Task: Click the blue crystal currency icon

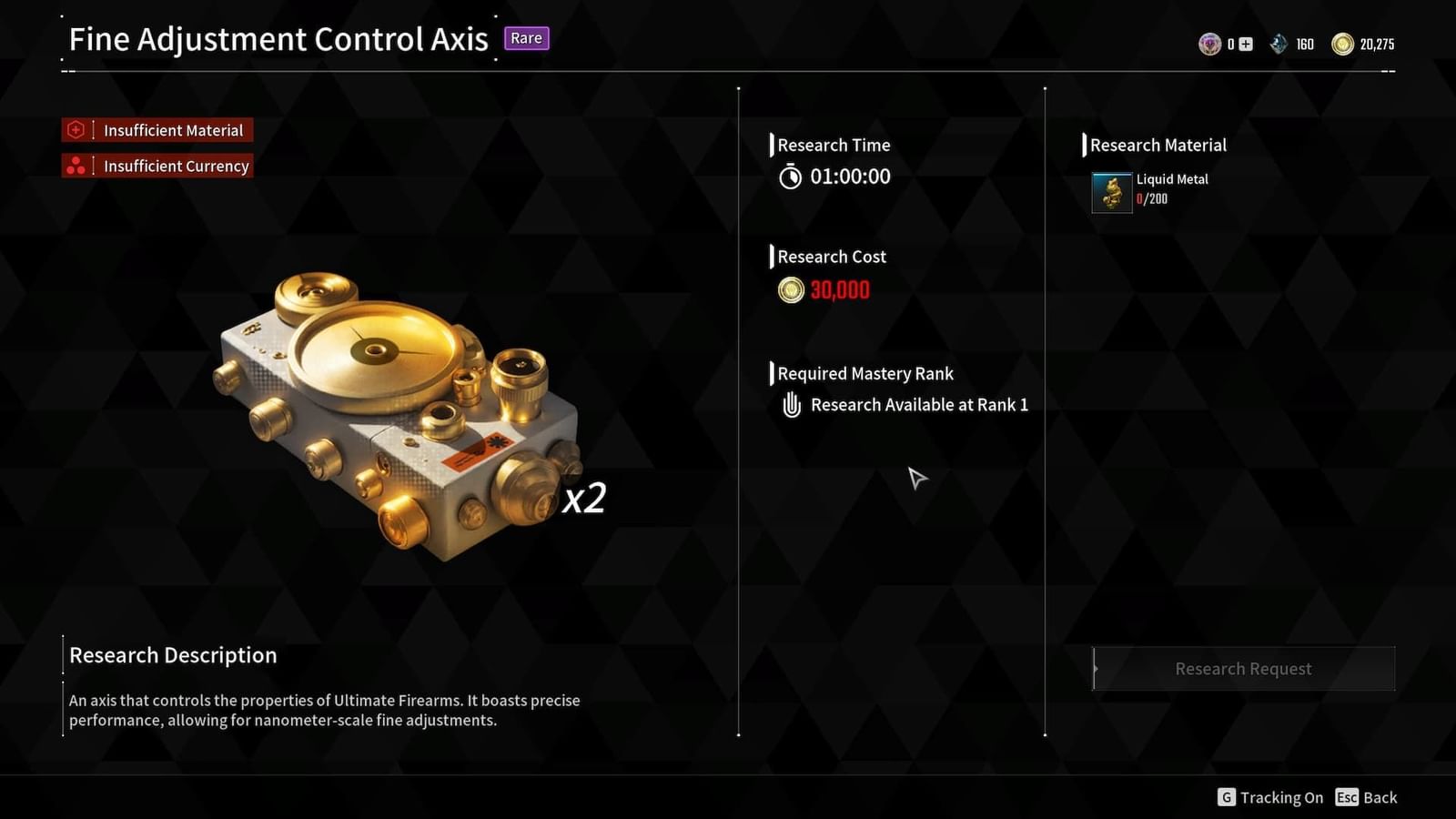Action: click(x=1279, y=43)
